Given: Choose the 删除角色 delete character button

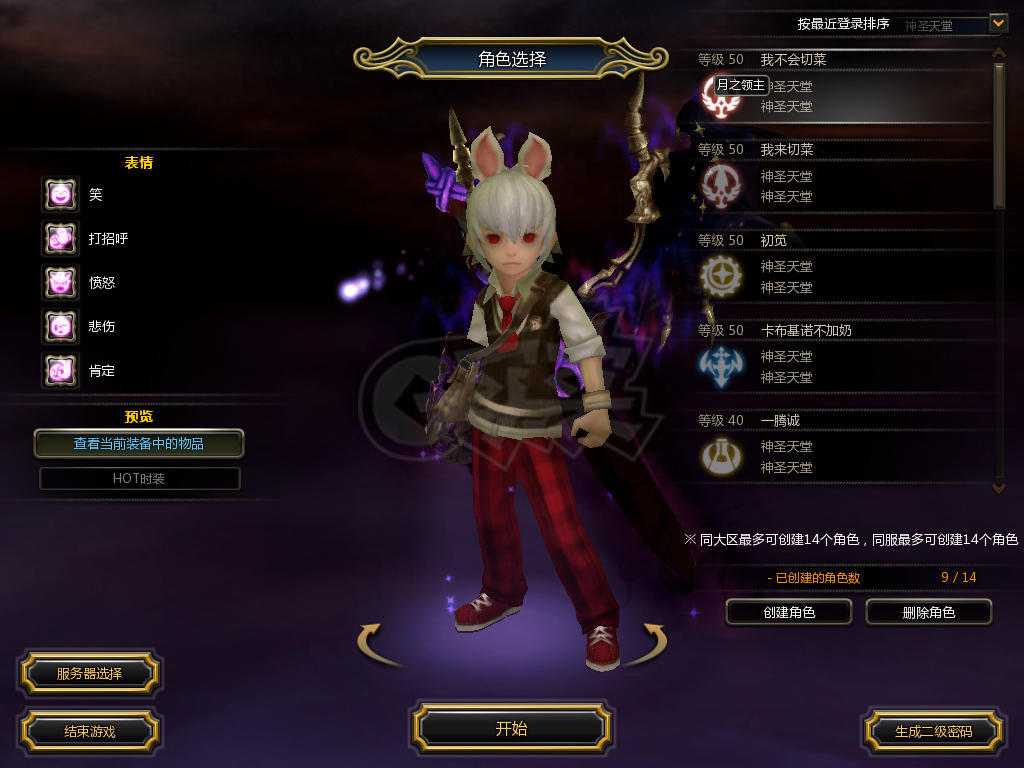Looking at the screenshot, I should [928, 612].
